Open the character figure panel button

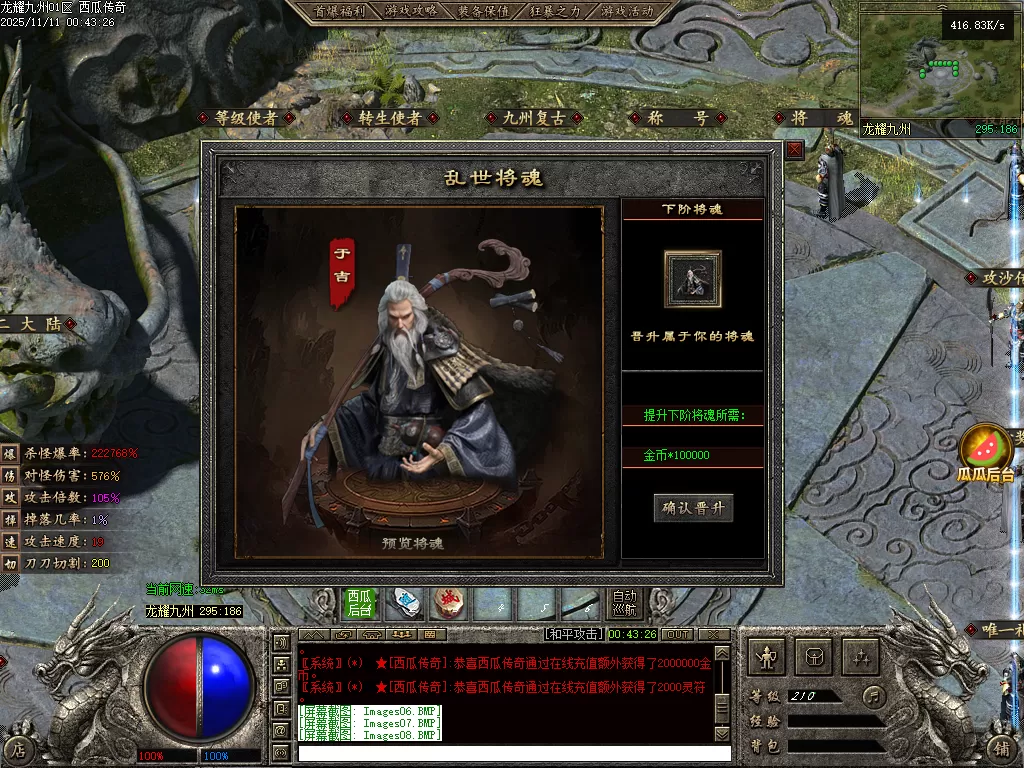coord(767,657)
